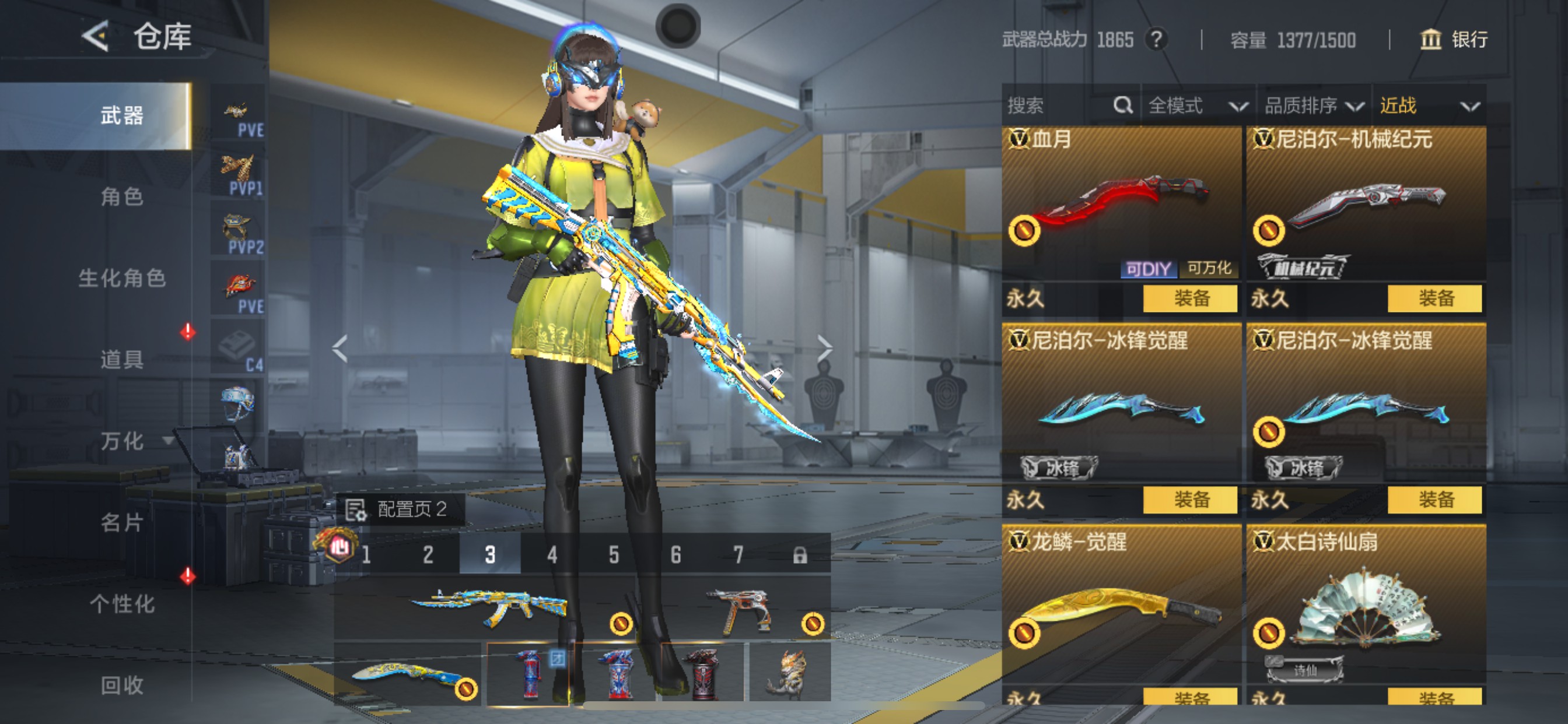Select the 龙鳞-觉醒 weapon card
Viewport: 1568px width, 724px height.
(x=1121, y=609)
